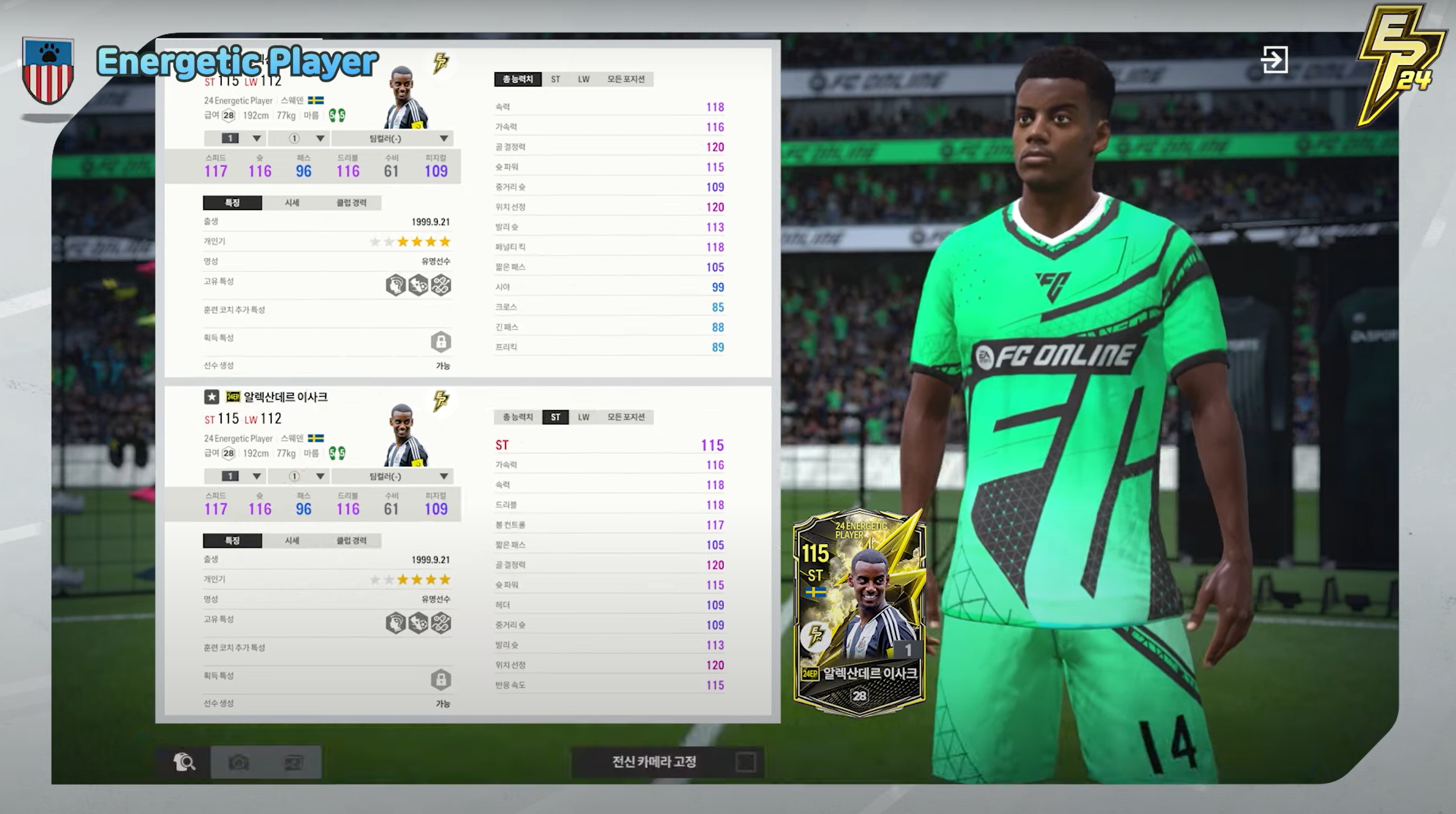Click the exit icon in the top-right corner
The image size is (1456, 814).
(1274, 60)
